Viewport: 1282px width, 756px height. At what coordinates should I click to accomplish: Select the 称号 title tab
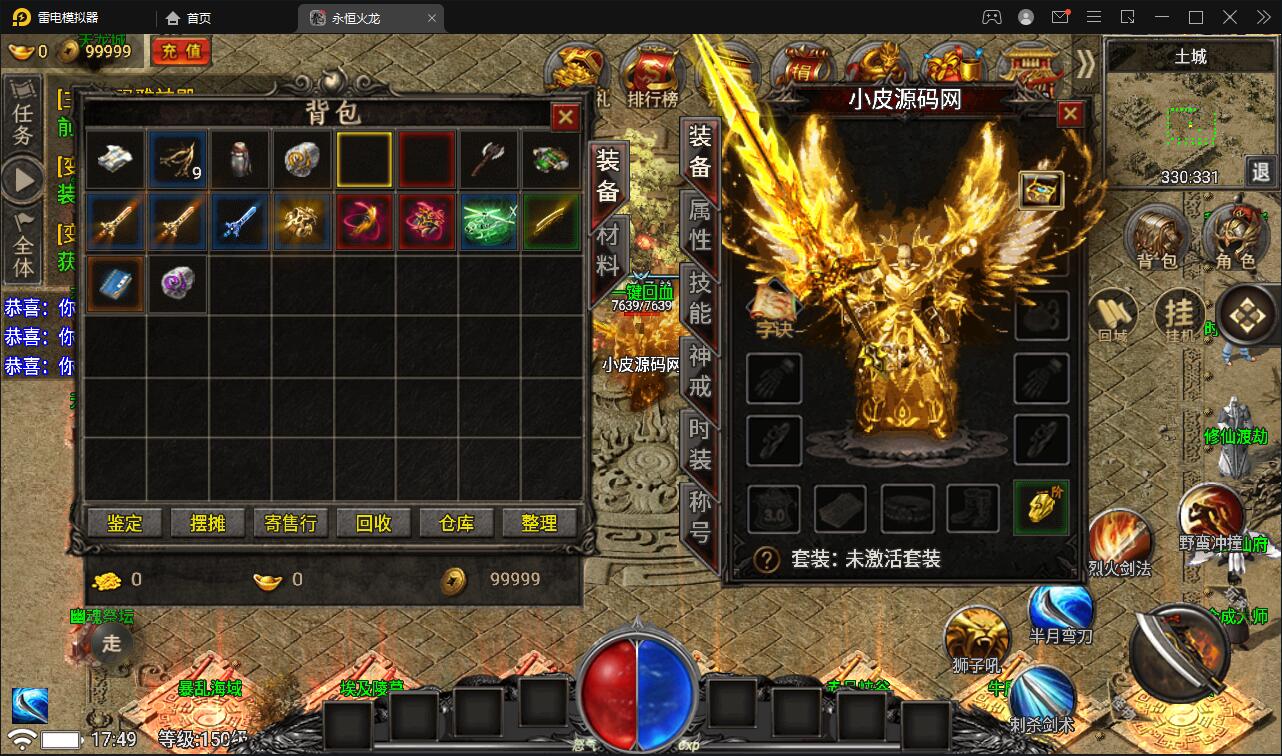[700, 516]
